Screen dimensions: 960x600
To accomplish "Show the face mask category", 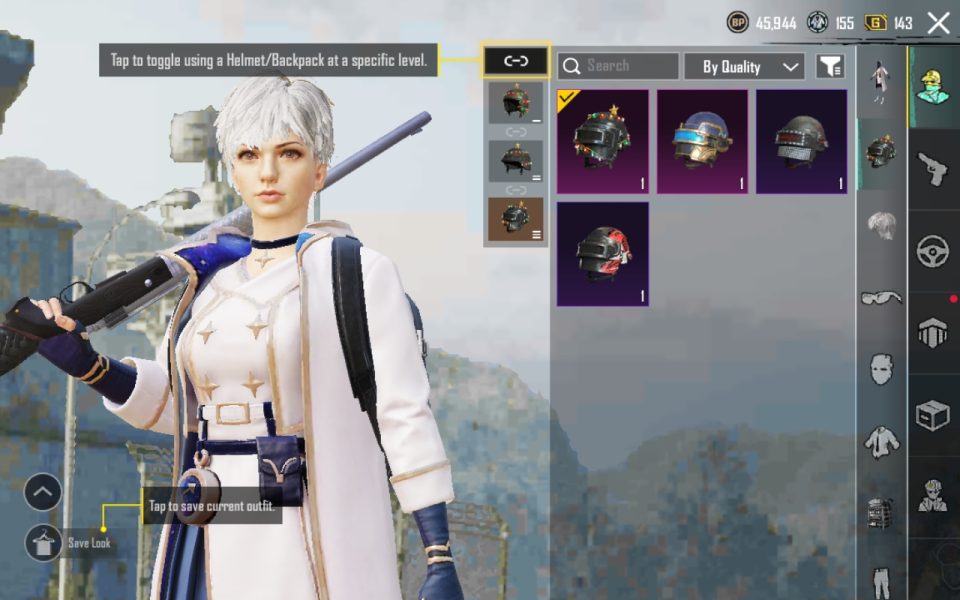I will click(x=880, y=368).
